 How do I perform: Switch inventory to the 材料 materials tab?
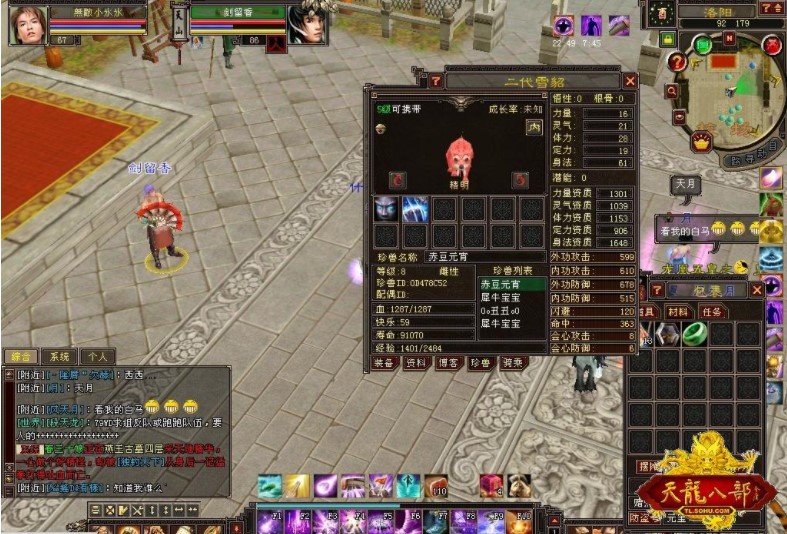[x=679, y=312]
